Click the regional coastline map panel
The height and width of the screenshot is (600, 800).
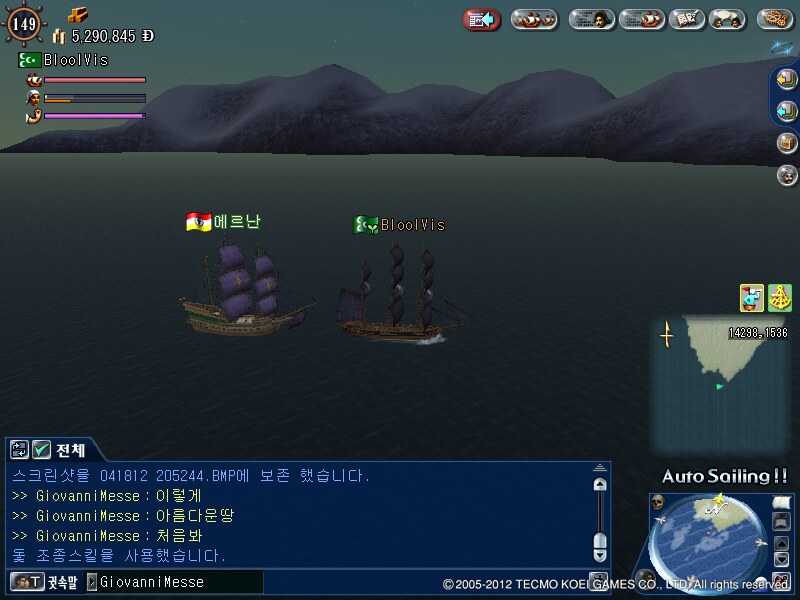(x=718, y=385)
